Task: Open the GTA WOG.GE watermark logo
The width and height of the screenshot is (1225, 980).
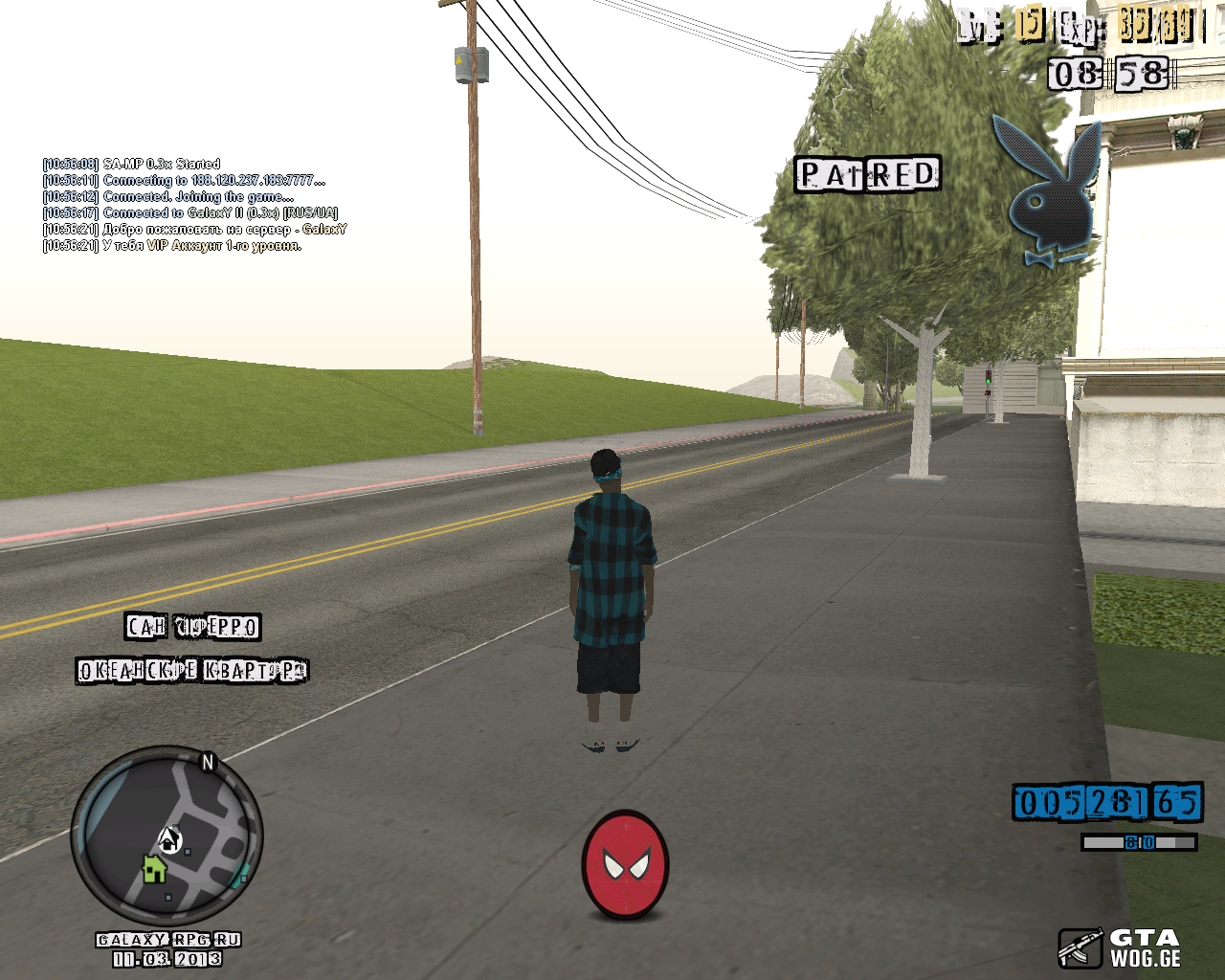Action: click(1120, 947)
